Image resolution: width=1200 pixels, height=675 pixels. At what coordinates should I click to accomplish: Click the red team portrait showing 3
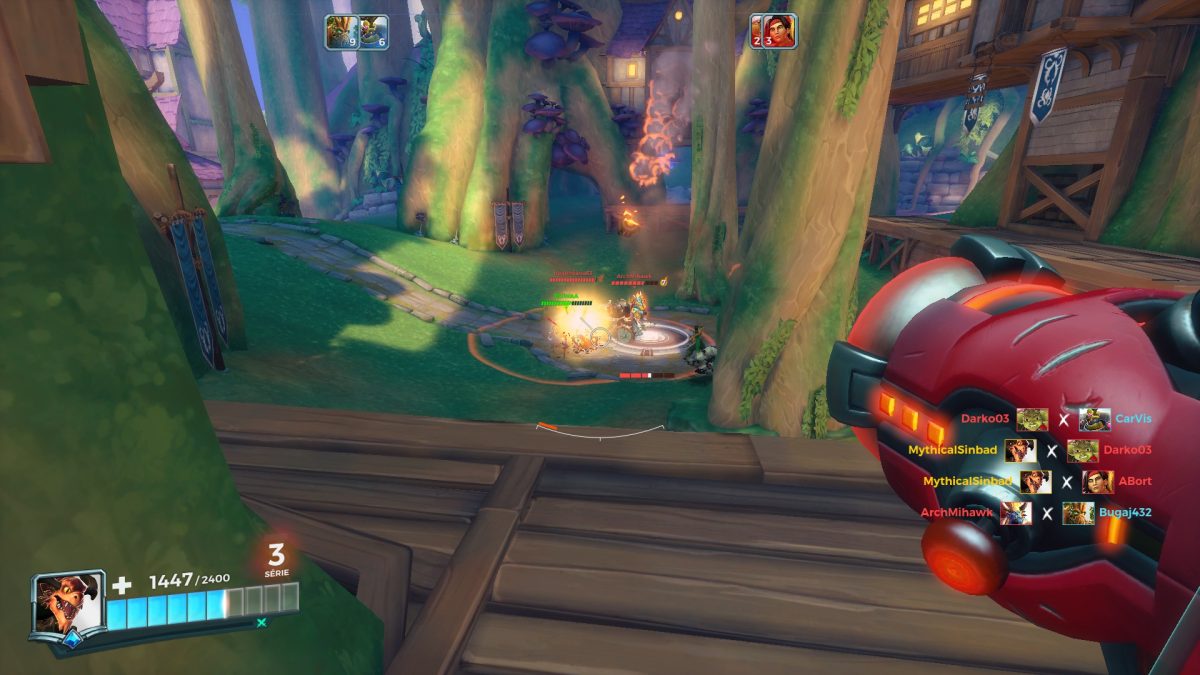coord(780,31)
